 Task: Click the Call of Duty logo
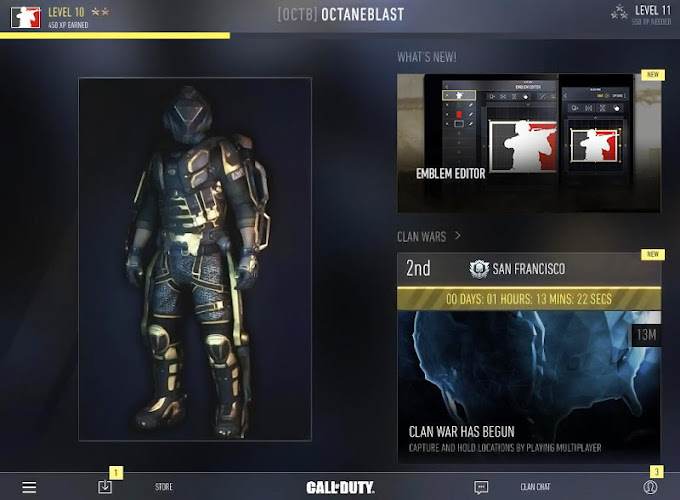point(340,487)
